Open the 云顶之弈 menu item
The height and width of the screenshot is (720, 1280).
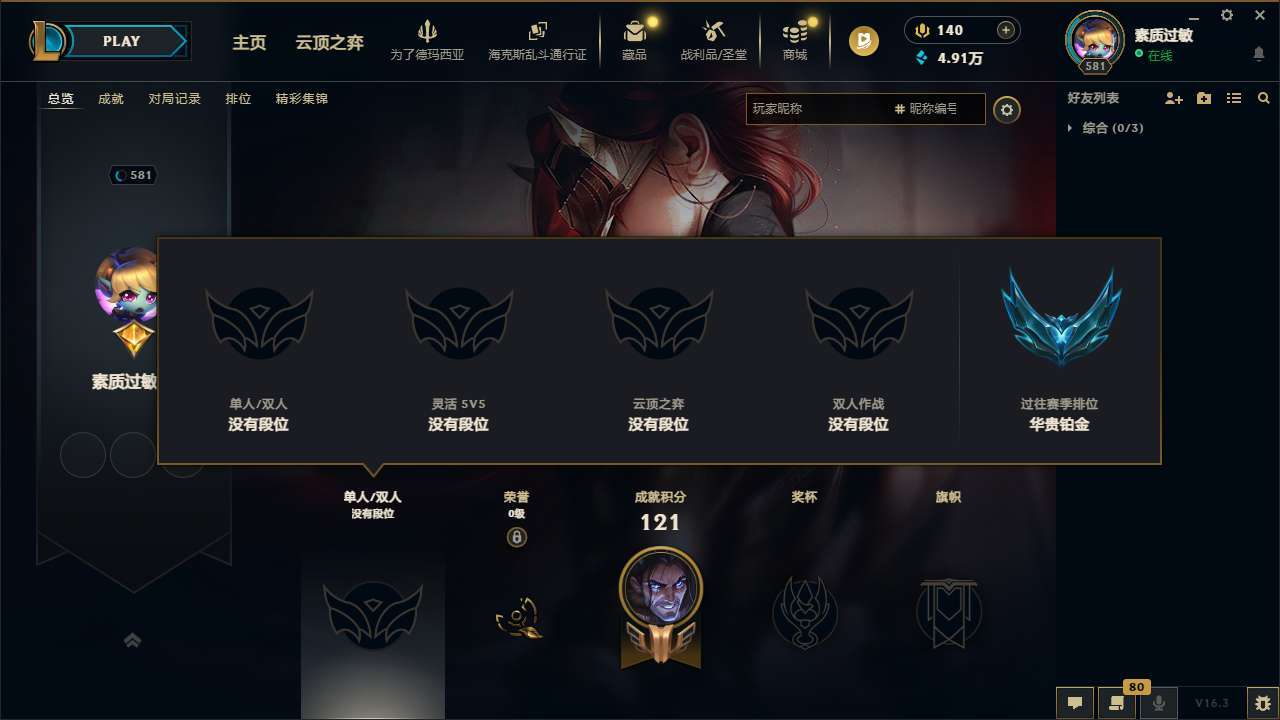coord(328,44)
